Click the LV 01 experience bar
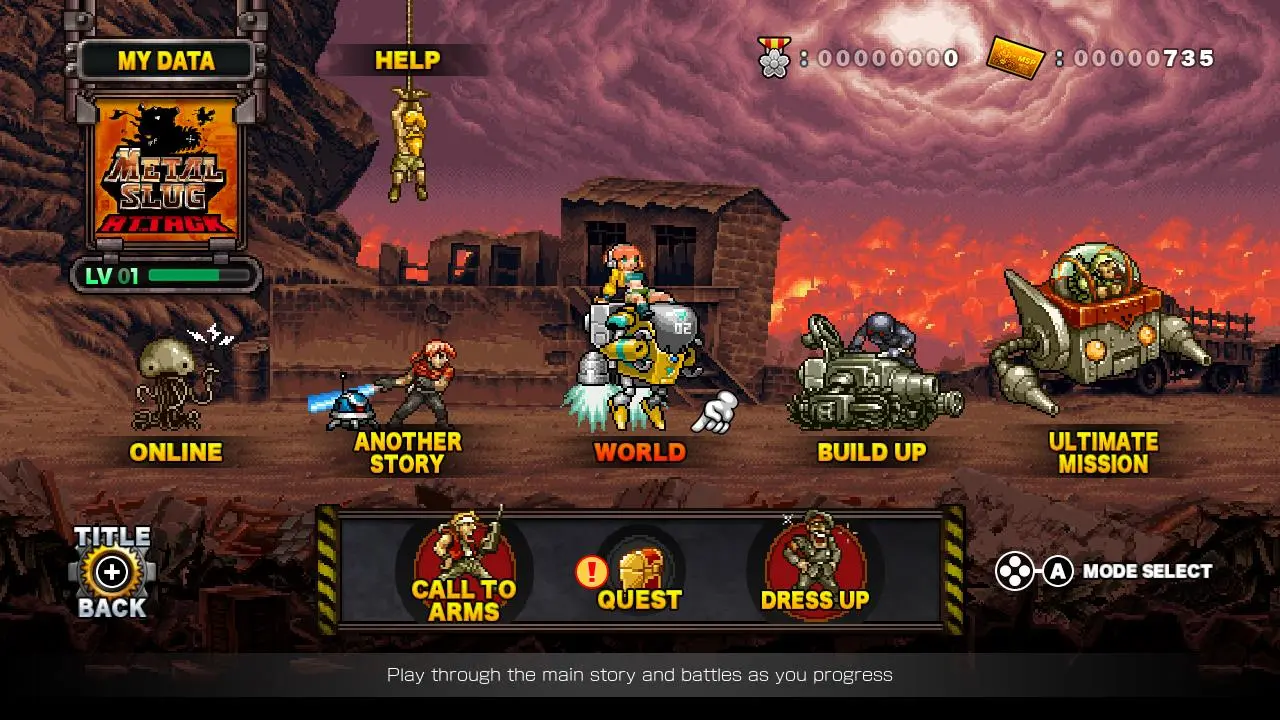The height and width of the screenshot is (720, 1280). [165, 273]
